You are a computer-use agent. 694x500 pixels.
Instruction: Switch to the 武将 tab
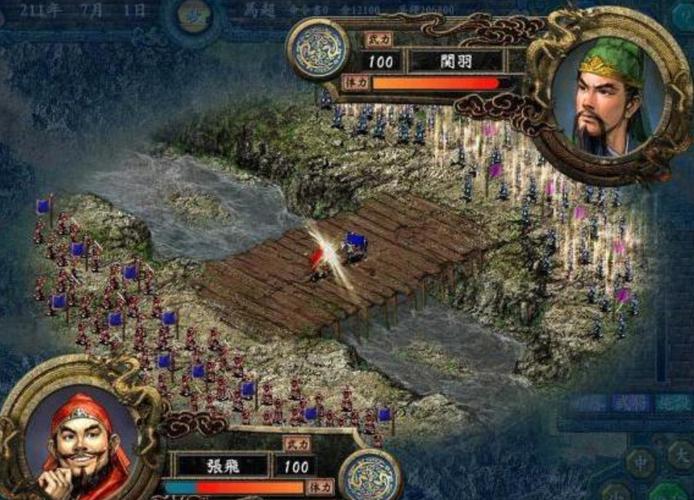click(631, 404)
